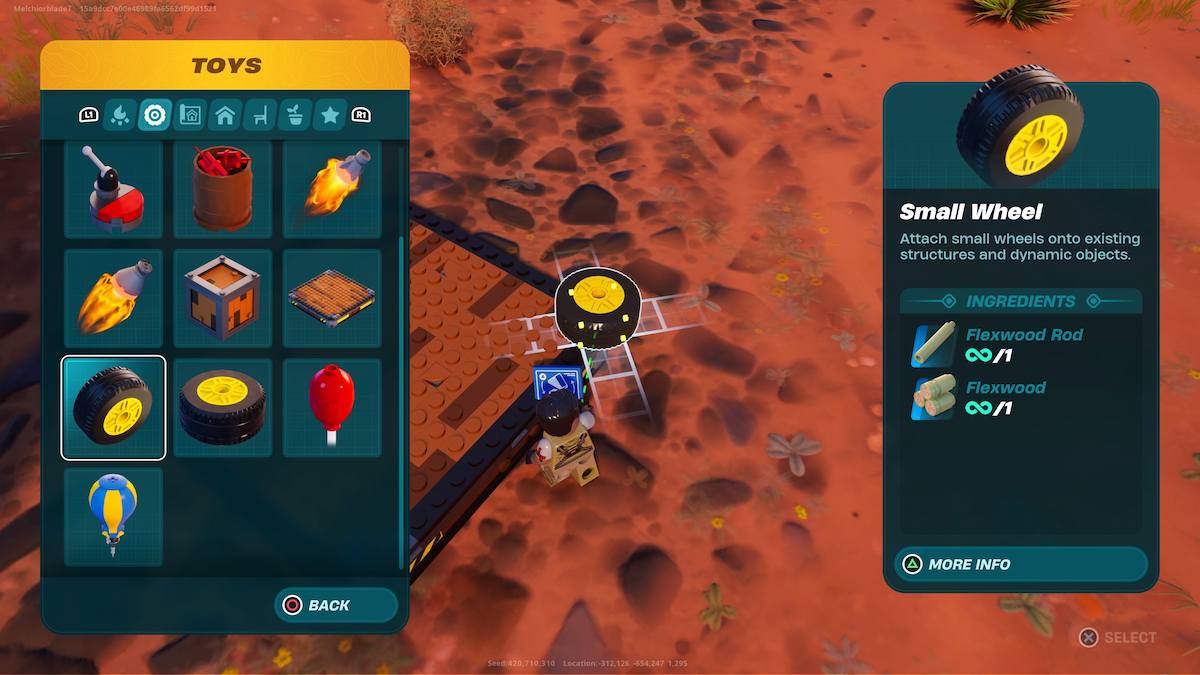Pick the blue and yellow balloon

113,516
